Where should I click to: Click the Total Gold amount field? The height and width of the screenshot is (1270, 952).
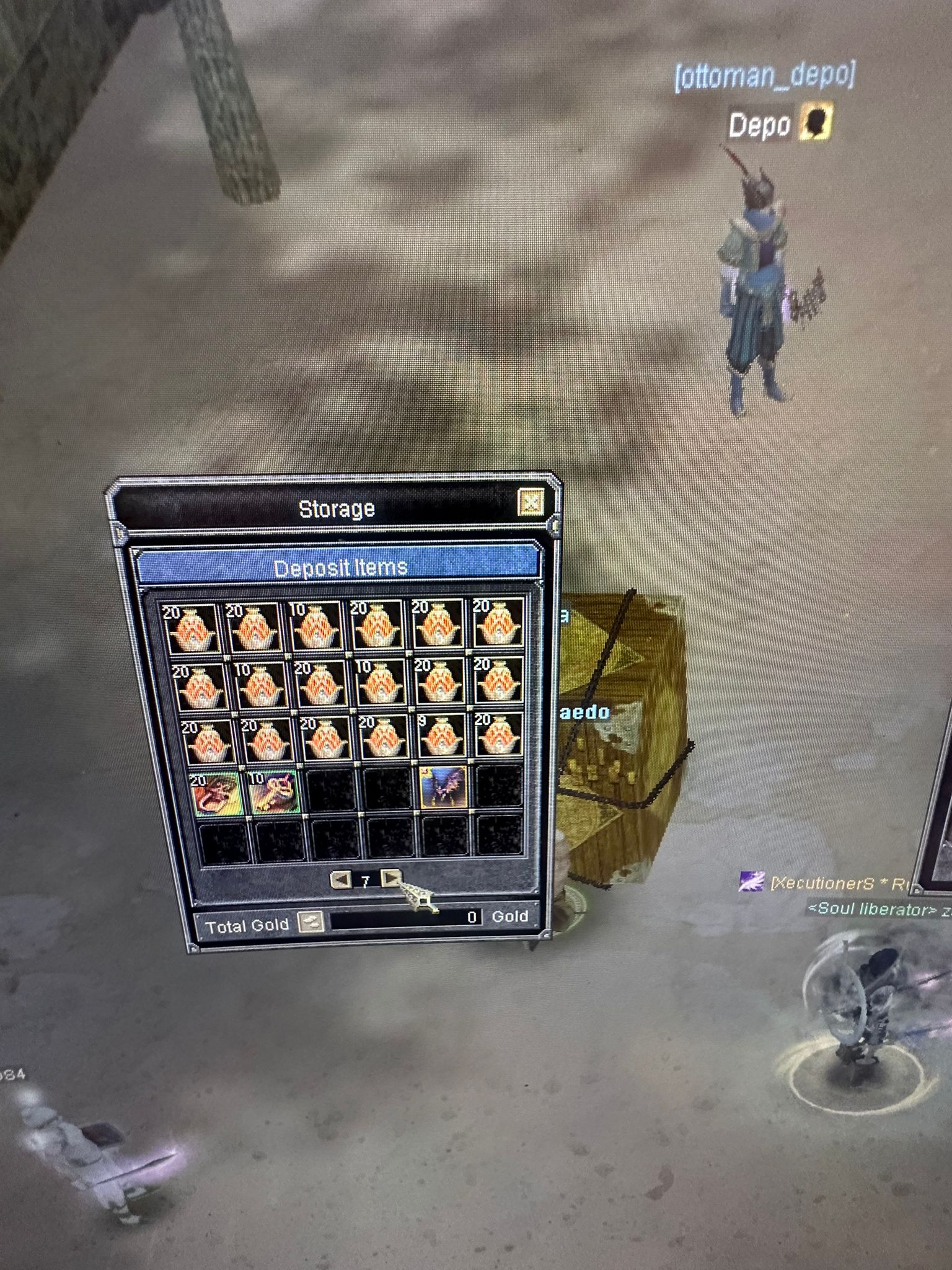405,918
